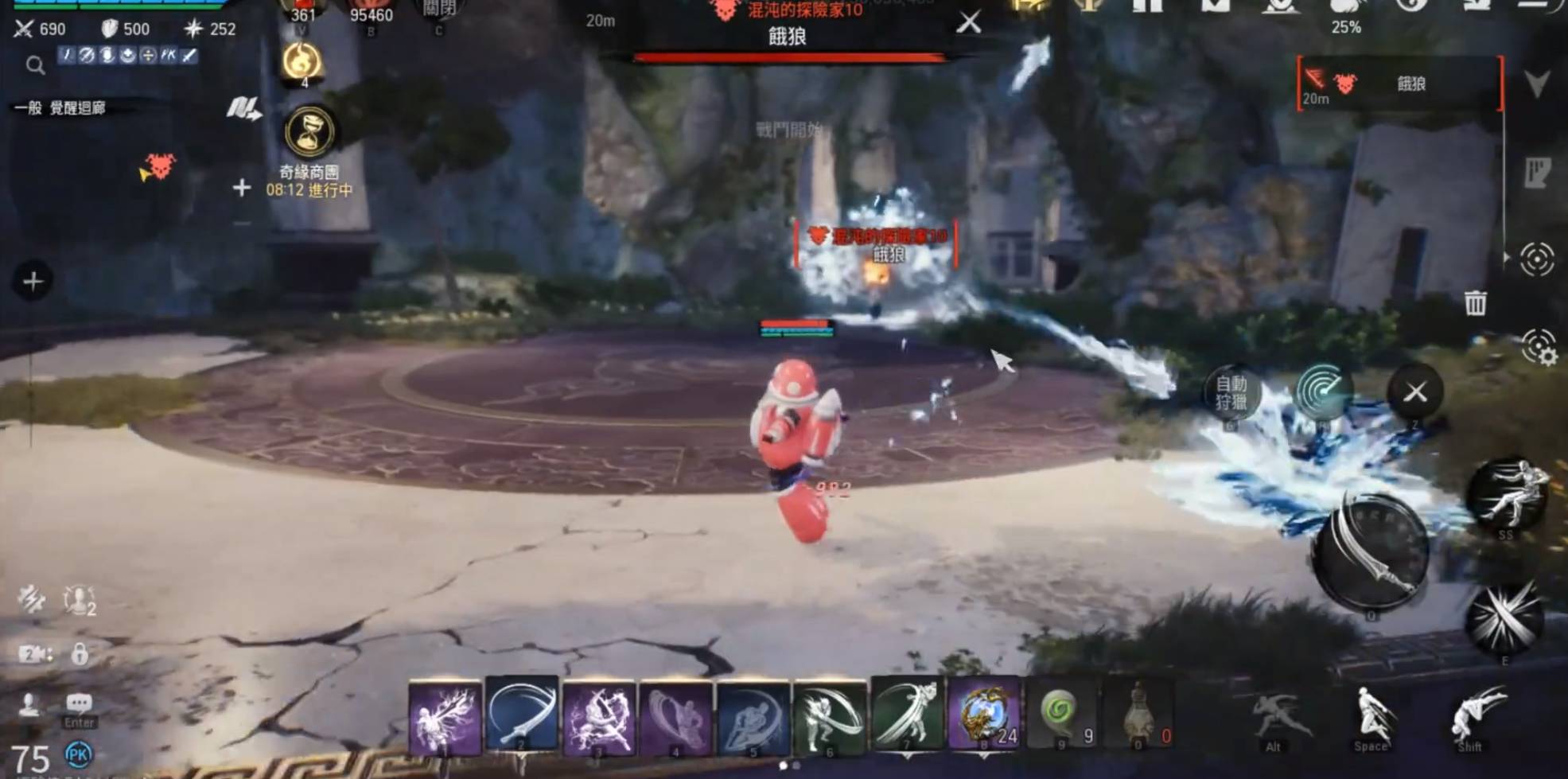Image resolution: width=1568 pixels, height=779 pixels.
Task: Use the green swirl consumable with count 9
Action: pyautogui.click(x=1062, y=715)
